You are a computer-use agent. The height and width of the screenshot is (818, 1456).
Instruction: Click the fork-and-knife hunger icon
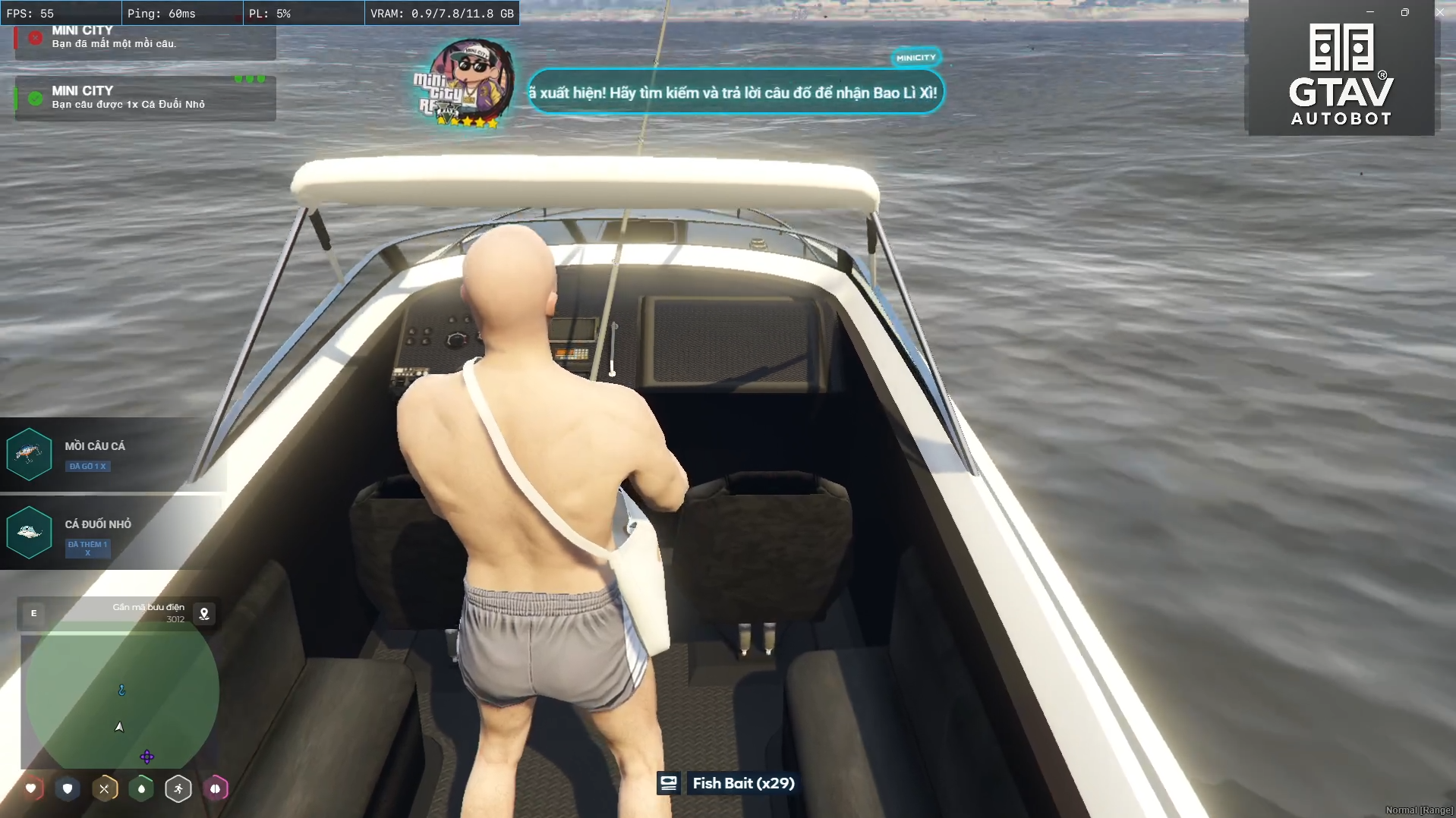(x=105, y=788)
